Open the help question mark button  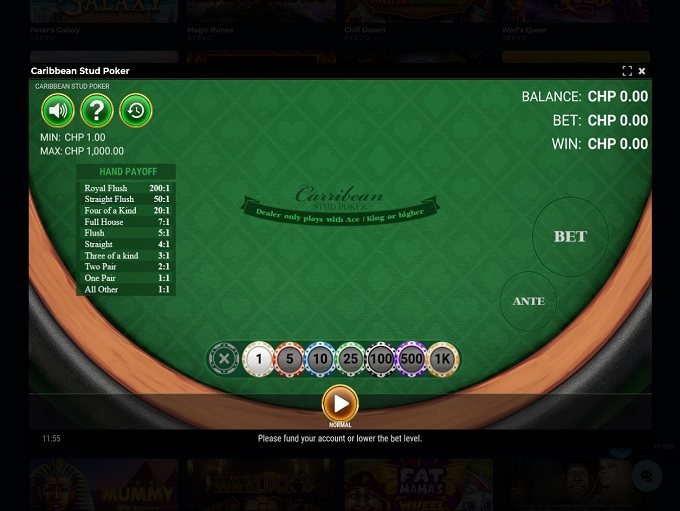[96, 110]
